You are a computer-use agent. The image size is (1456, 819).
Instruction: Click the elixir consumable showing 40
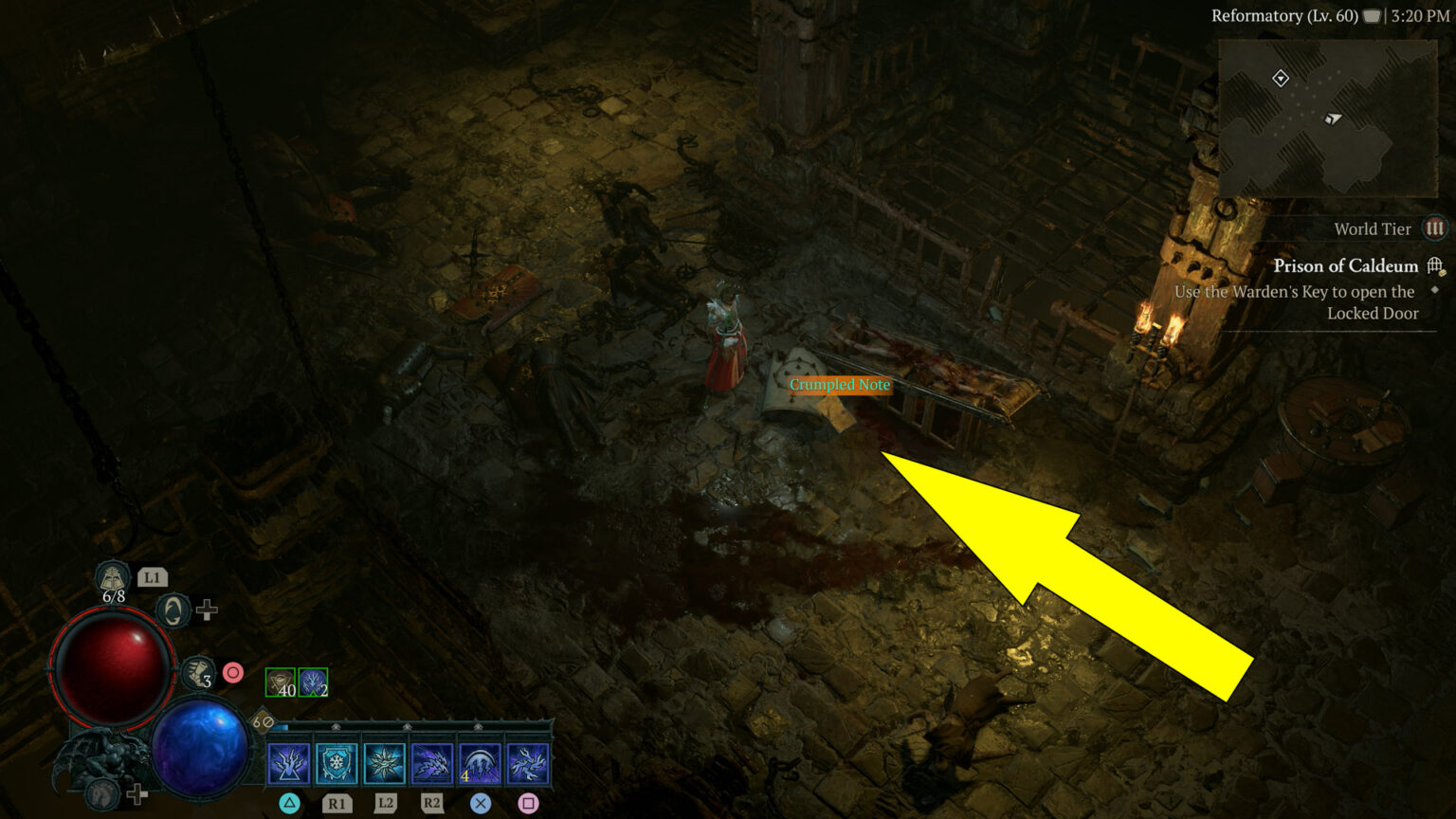tap(281, 682)
